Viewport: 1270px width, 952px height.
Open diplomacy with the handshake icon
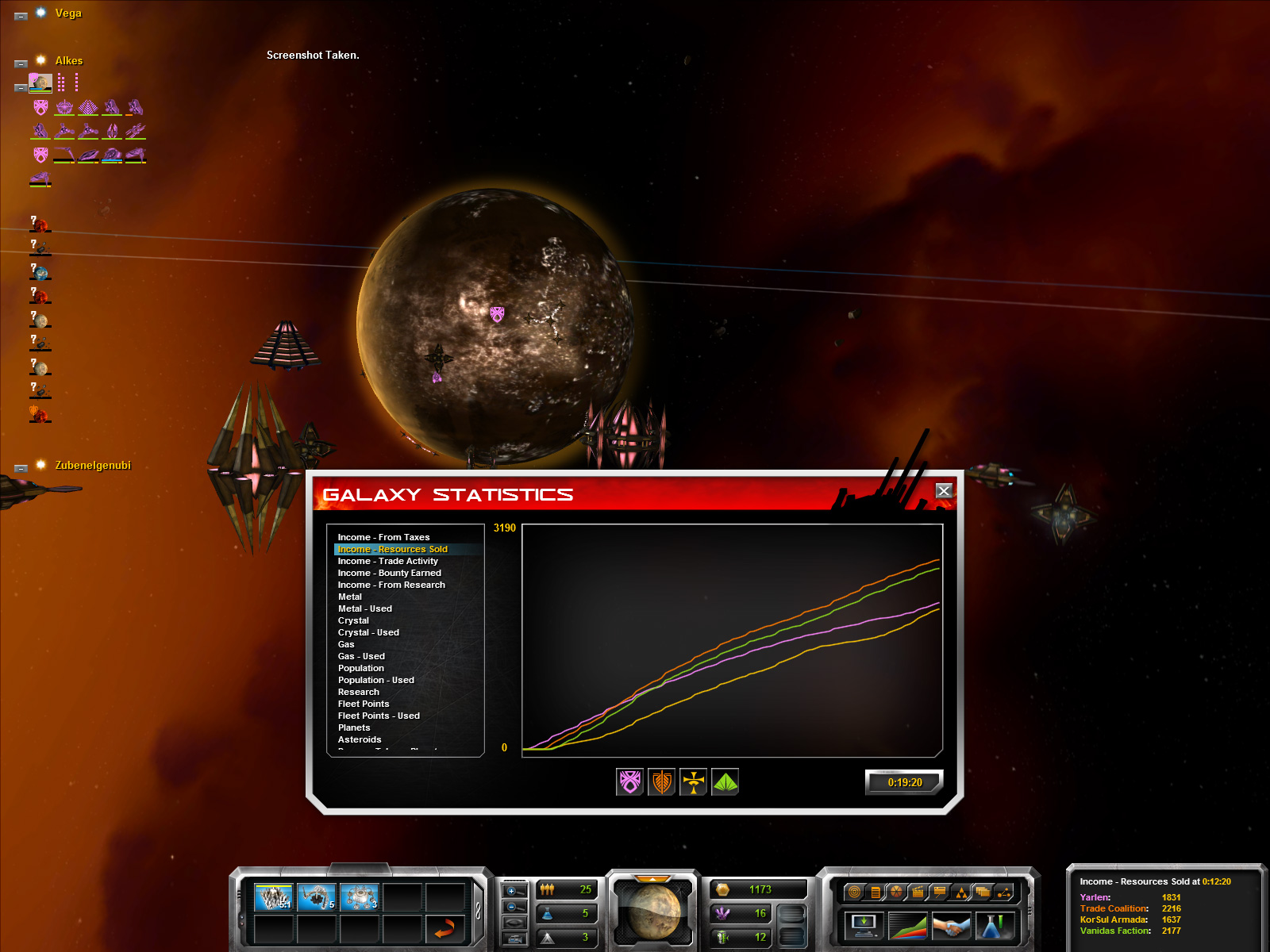pos(951,926)
